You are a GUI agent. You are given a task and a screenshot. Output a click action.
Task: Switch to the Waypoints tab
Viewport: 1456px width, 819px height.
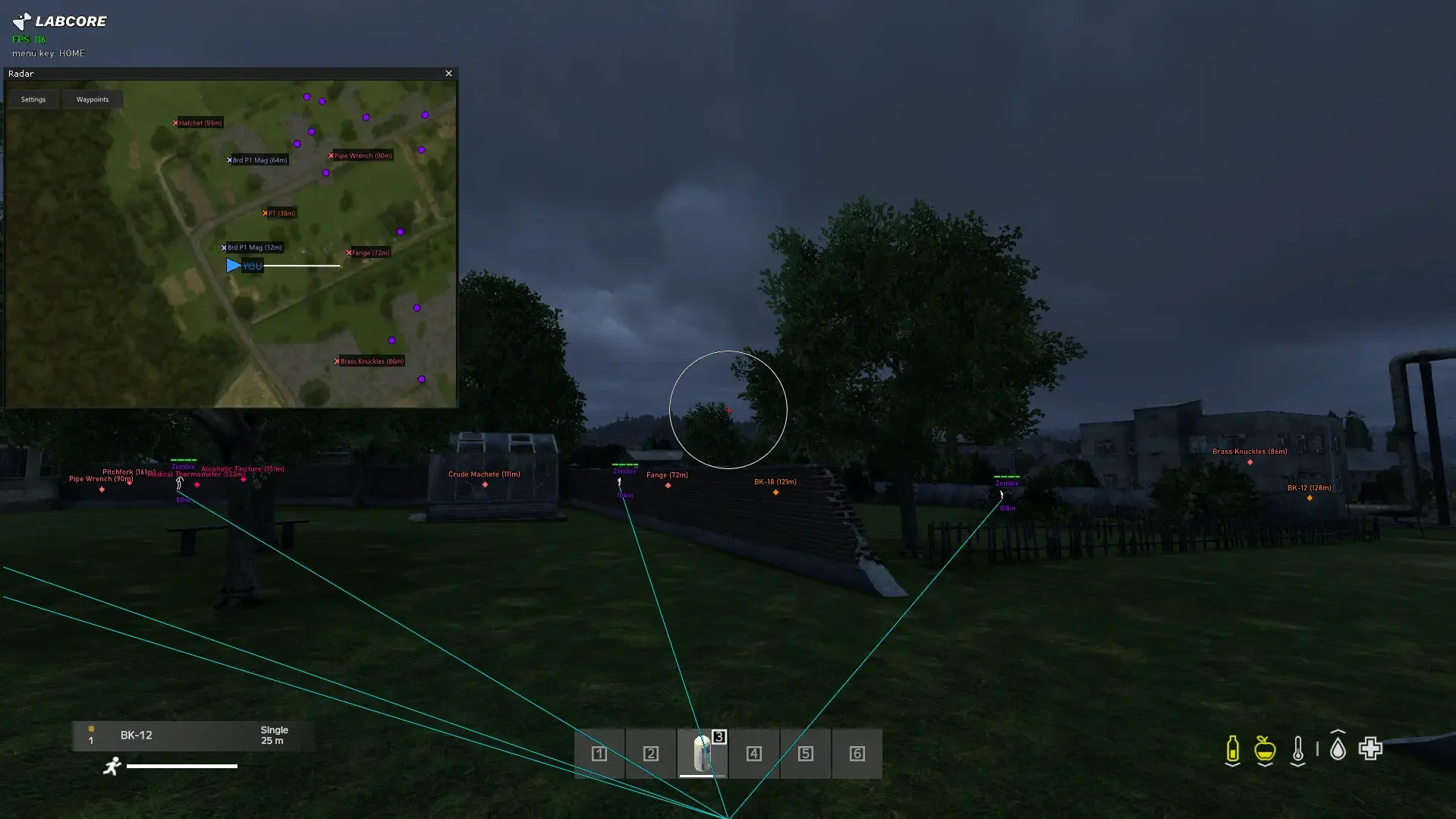tap(93, 99)
